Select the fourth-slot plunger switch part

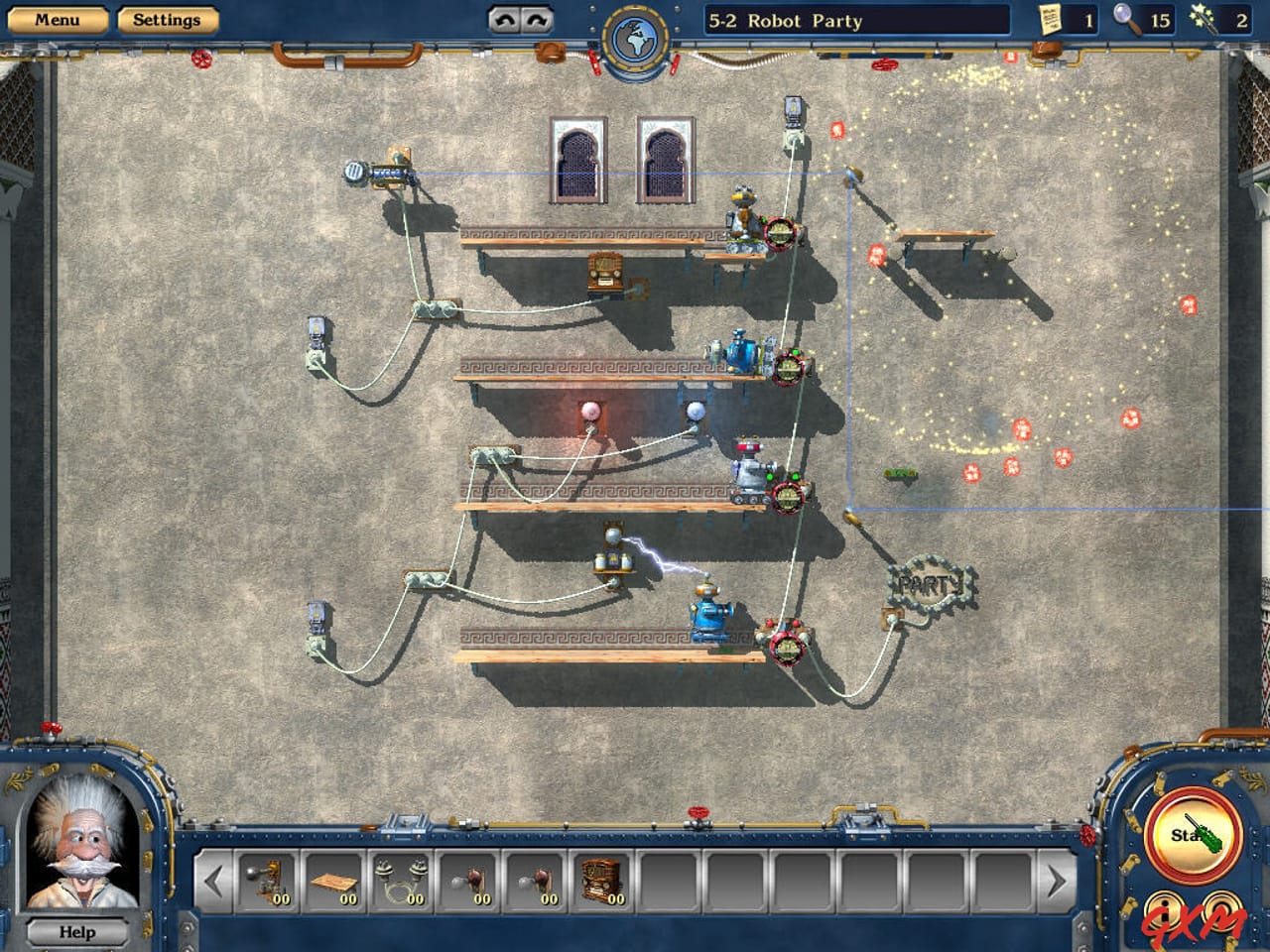coord(467,881)
